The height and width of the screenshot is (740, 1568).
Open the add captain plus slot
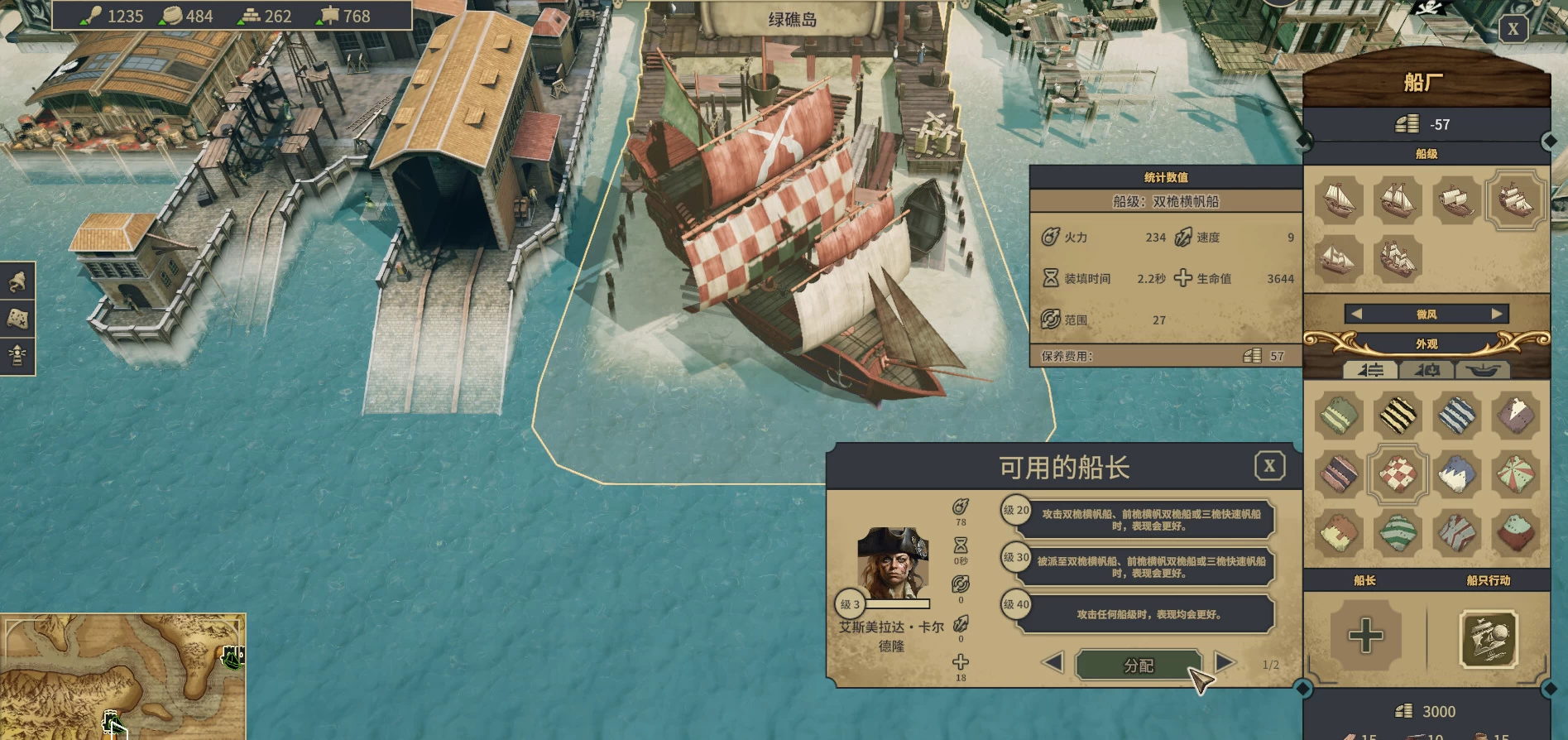1365,636
